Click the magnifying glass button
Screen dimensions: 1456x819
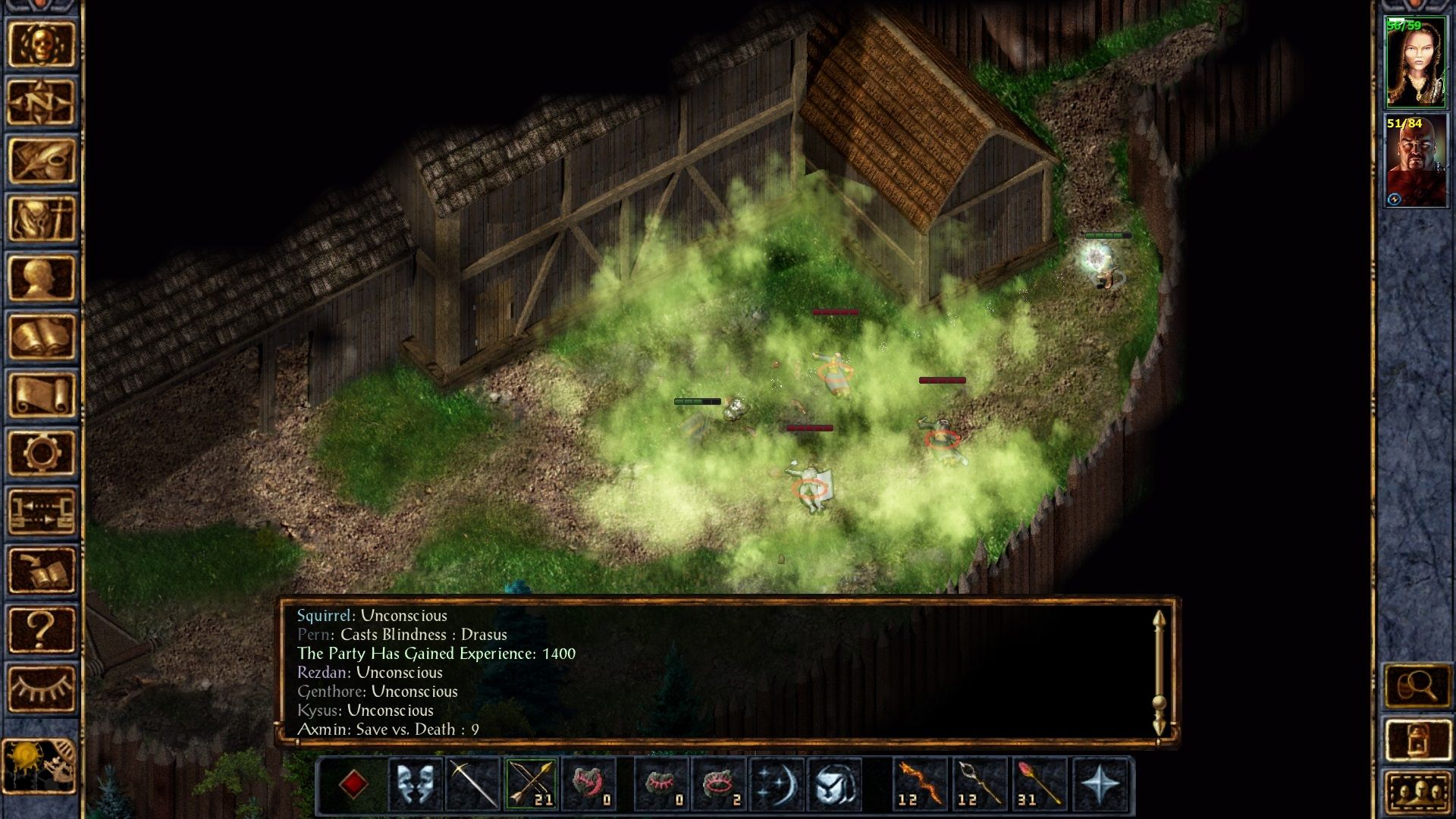point(1417,686)
